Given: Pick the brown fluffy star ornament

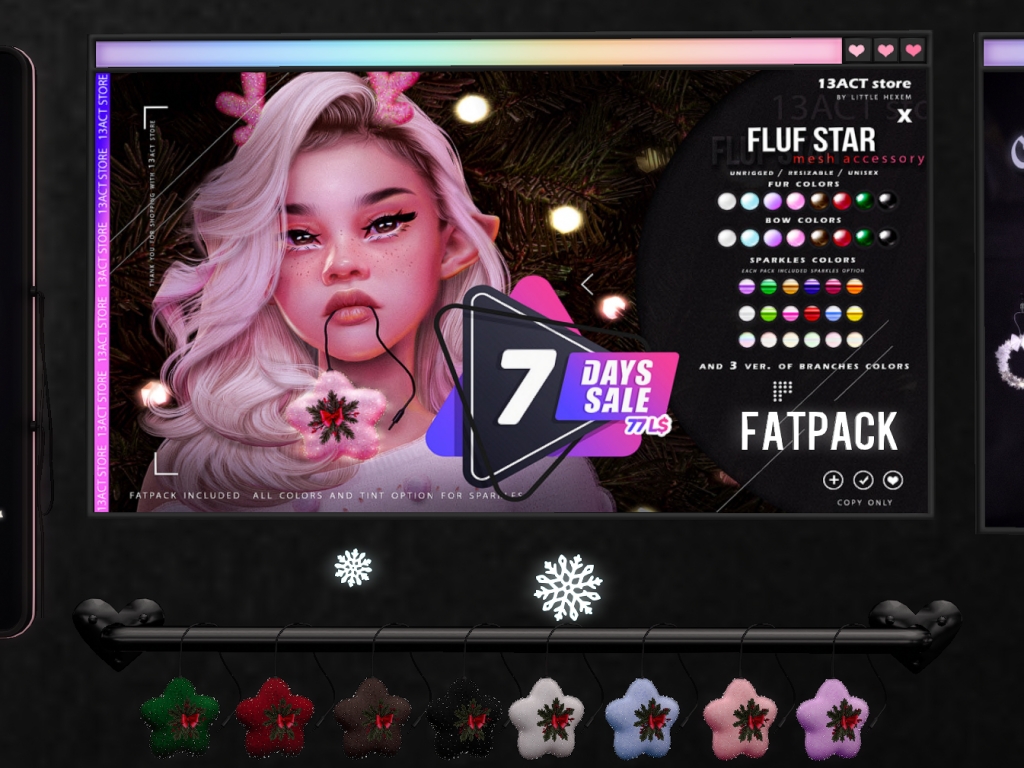Looking at the screenshot, I should click(x=372, y=716).
